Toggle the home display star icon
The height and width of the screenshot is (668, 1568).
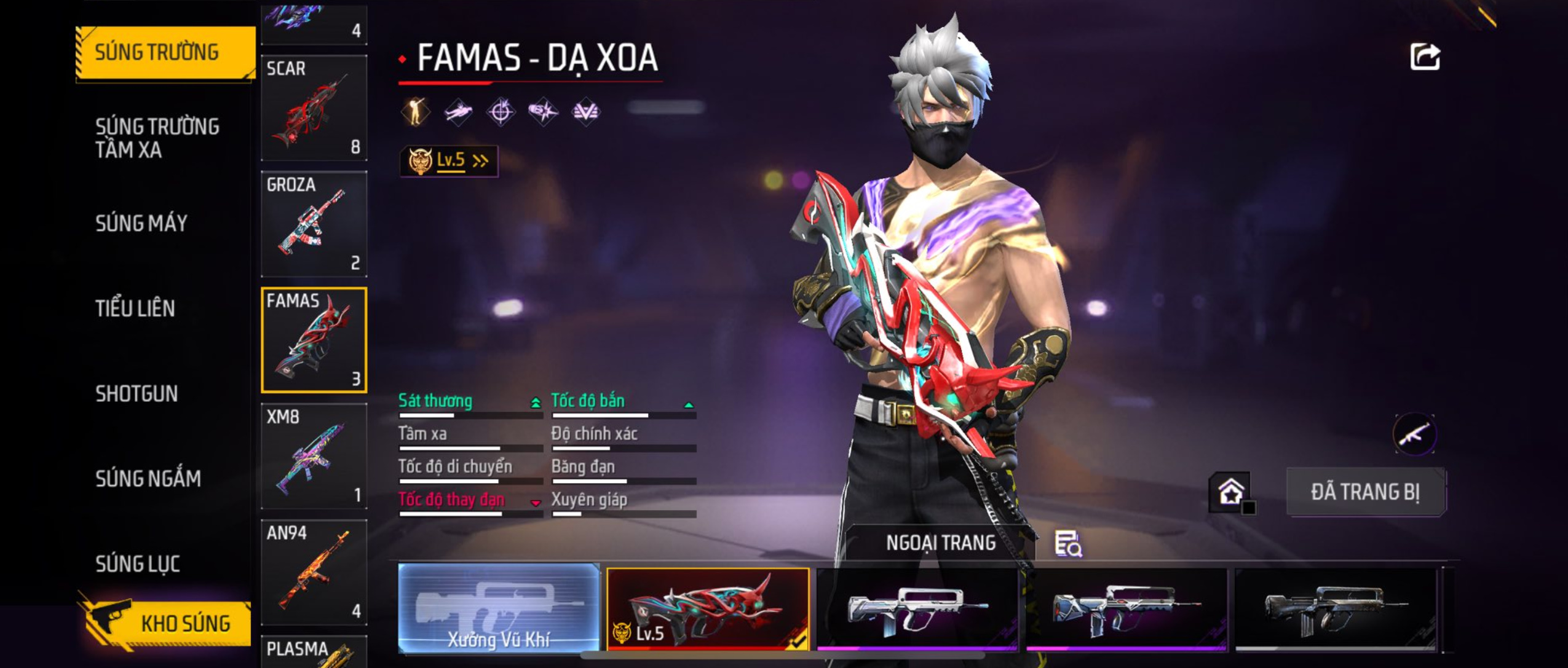[x=1231, y=492]
